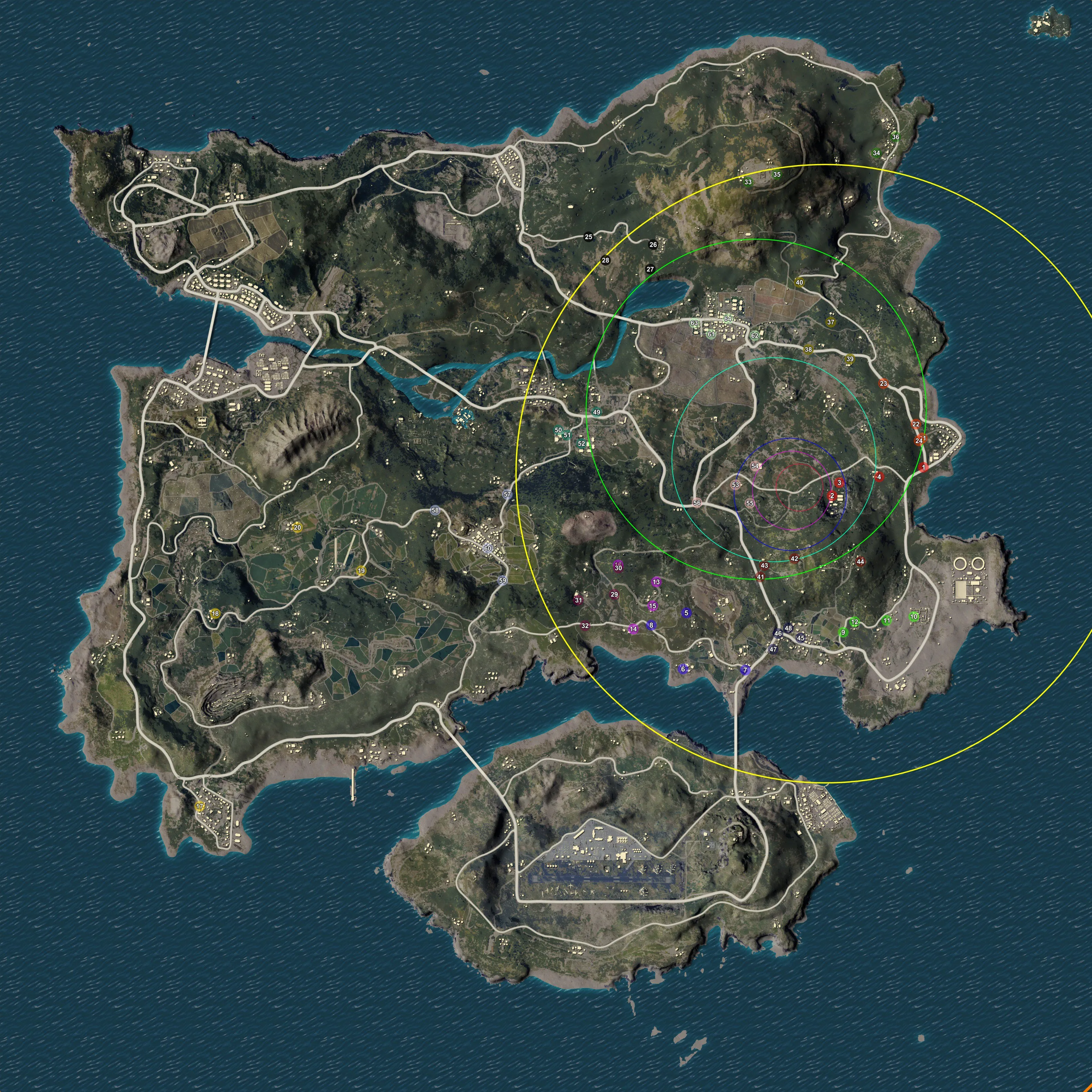Click the marker labeled 57
The image size is (1092, 1092).
point(507,495)
